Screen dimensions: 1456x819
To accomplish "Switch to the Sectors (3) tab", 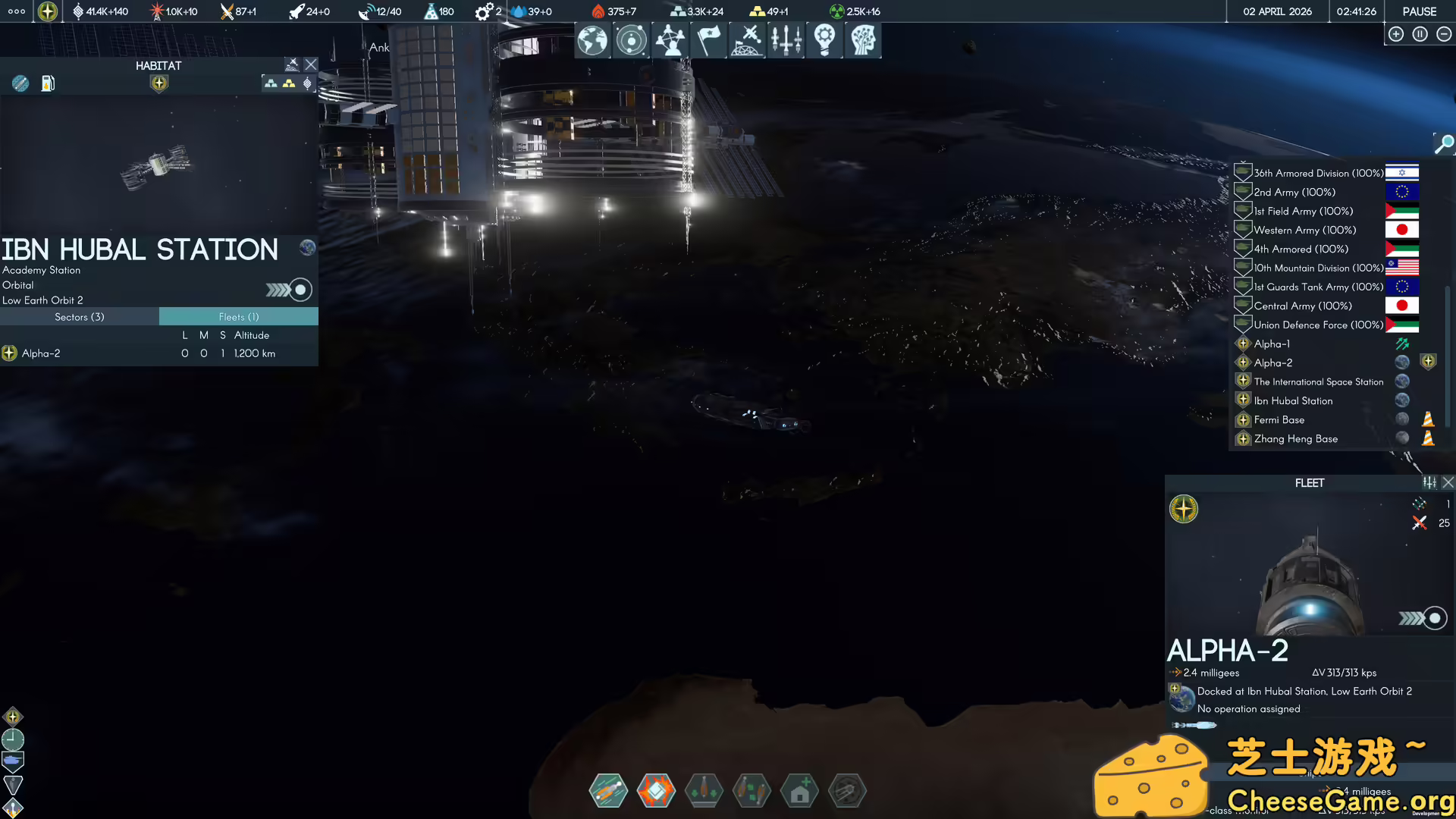I will click(80, 316).
